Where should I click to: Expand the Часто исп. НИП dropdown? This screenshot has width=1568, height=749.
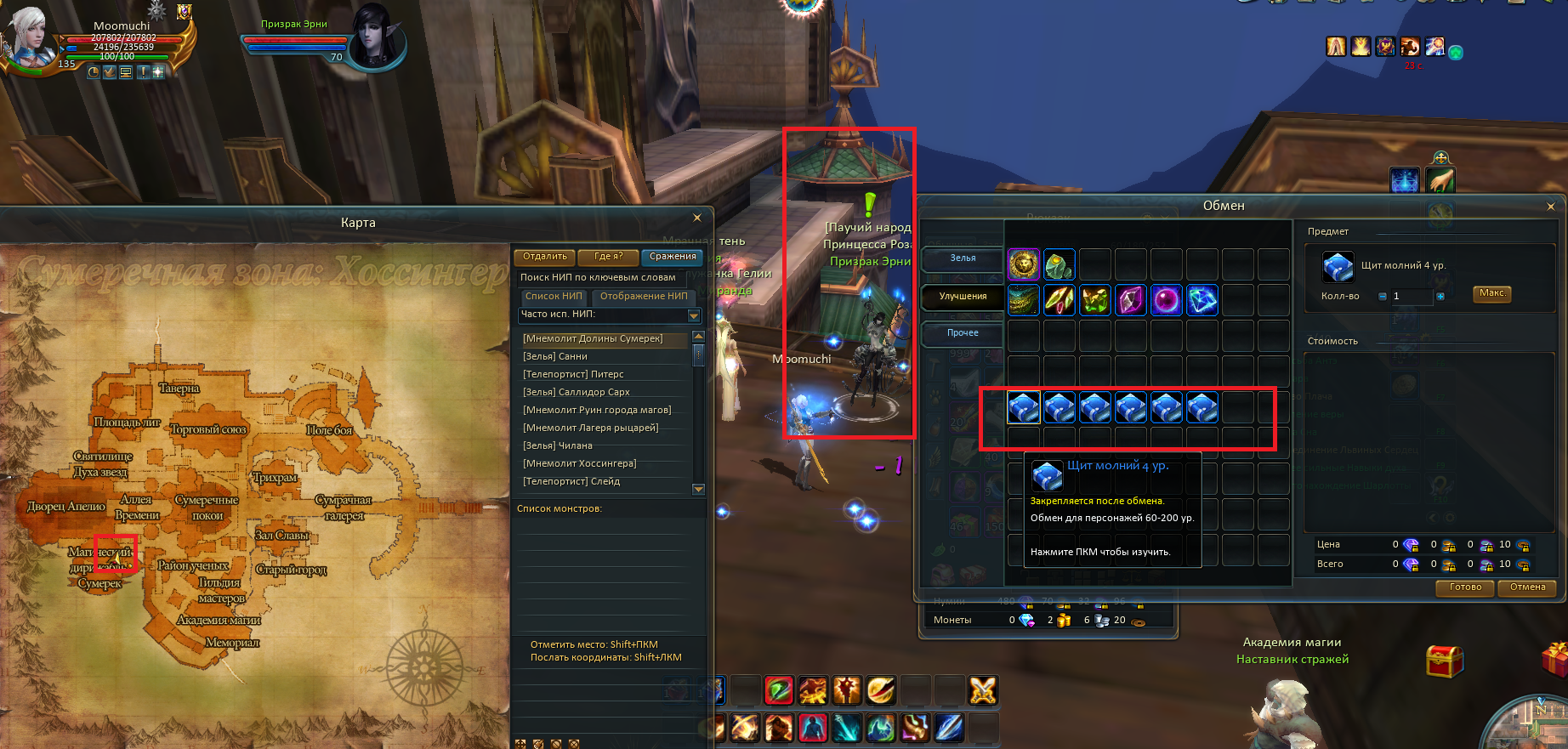pyautogui.click(x=694, y=315)
